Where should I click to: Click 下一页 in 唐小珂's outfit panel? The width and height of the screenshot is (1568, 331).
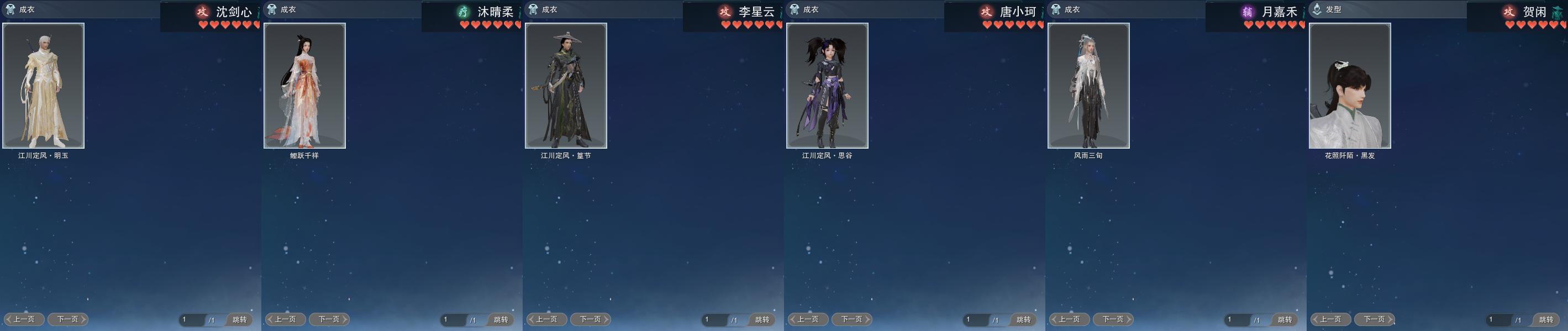pos(852,319)
